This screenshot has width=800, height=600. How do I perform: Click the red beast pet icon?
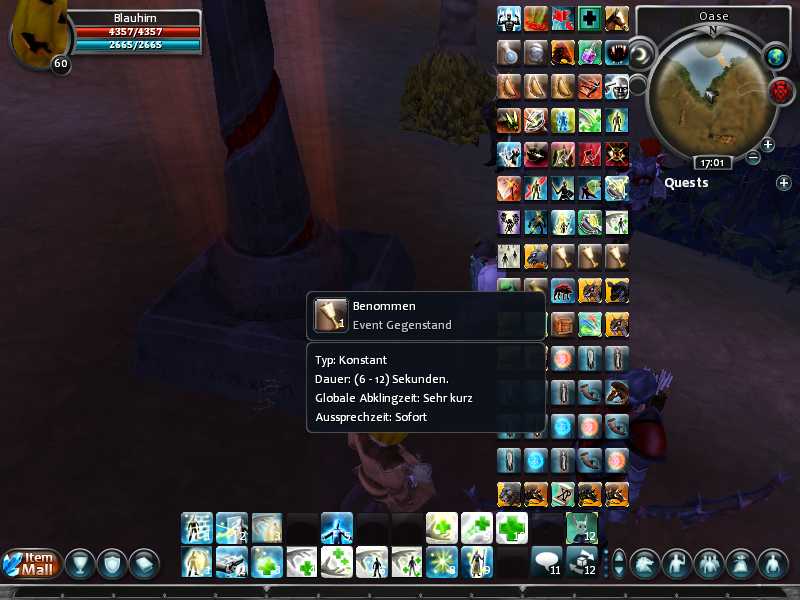point(564,291)
